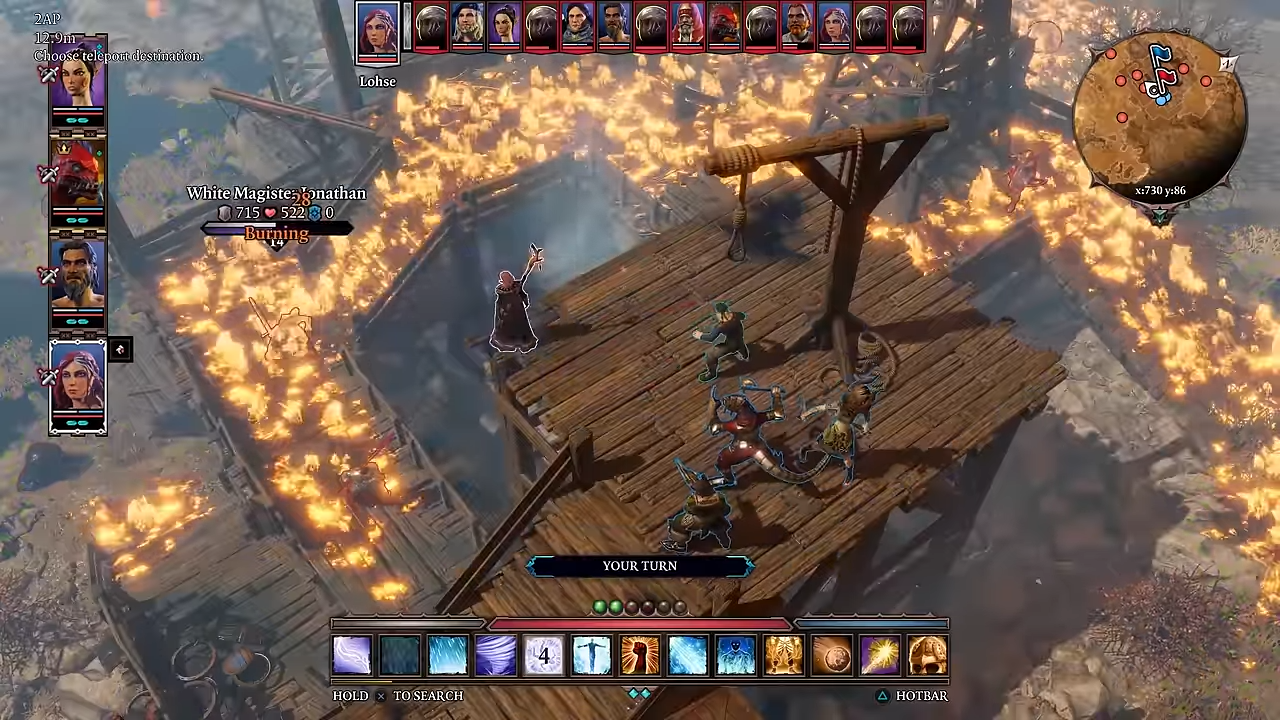The width and height of the screenshot is (1280, 720).
Task: Cast the icy beam skill
Action: point(688,656)
